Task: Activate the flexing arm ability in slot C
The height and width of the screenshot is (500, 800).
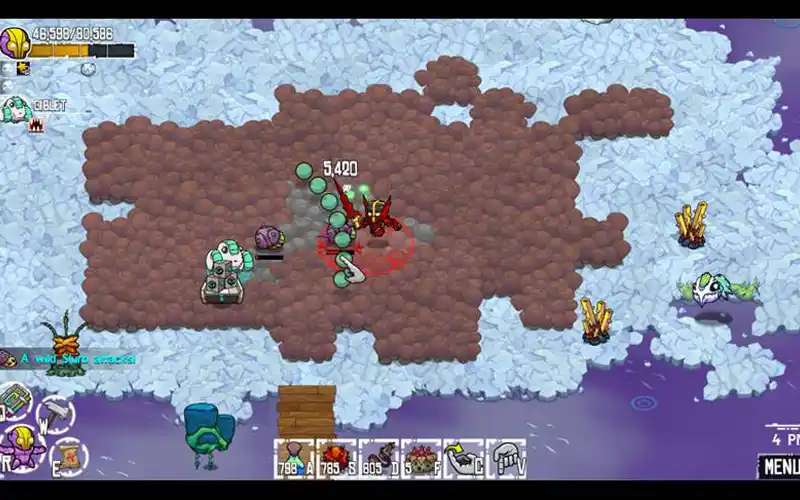Action: (x=463, y=458)
